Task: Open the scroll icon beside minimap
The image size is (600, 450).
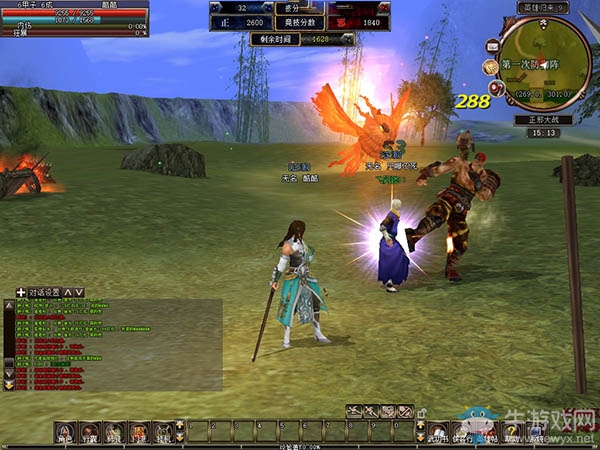Action: (491, 67)
